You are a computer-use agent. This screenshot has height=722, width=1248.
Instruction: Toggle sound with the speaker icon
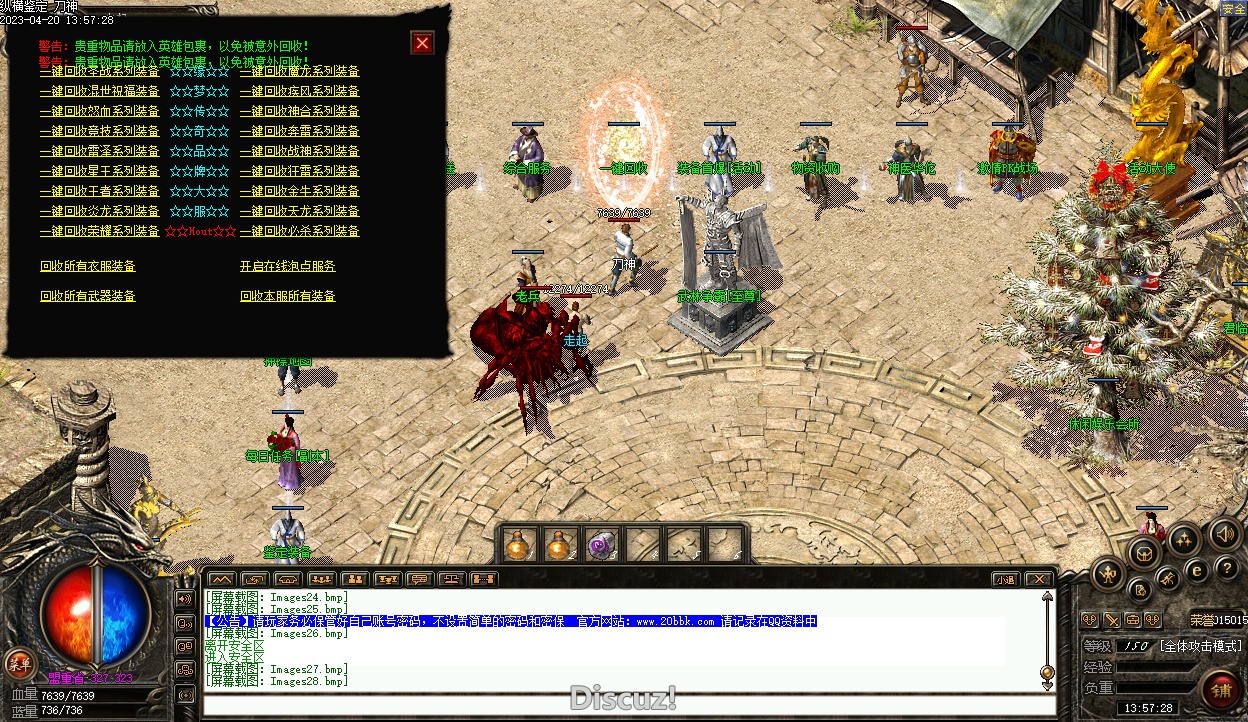1223,534
